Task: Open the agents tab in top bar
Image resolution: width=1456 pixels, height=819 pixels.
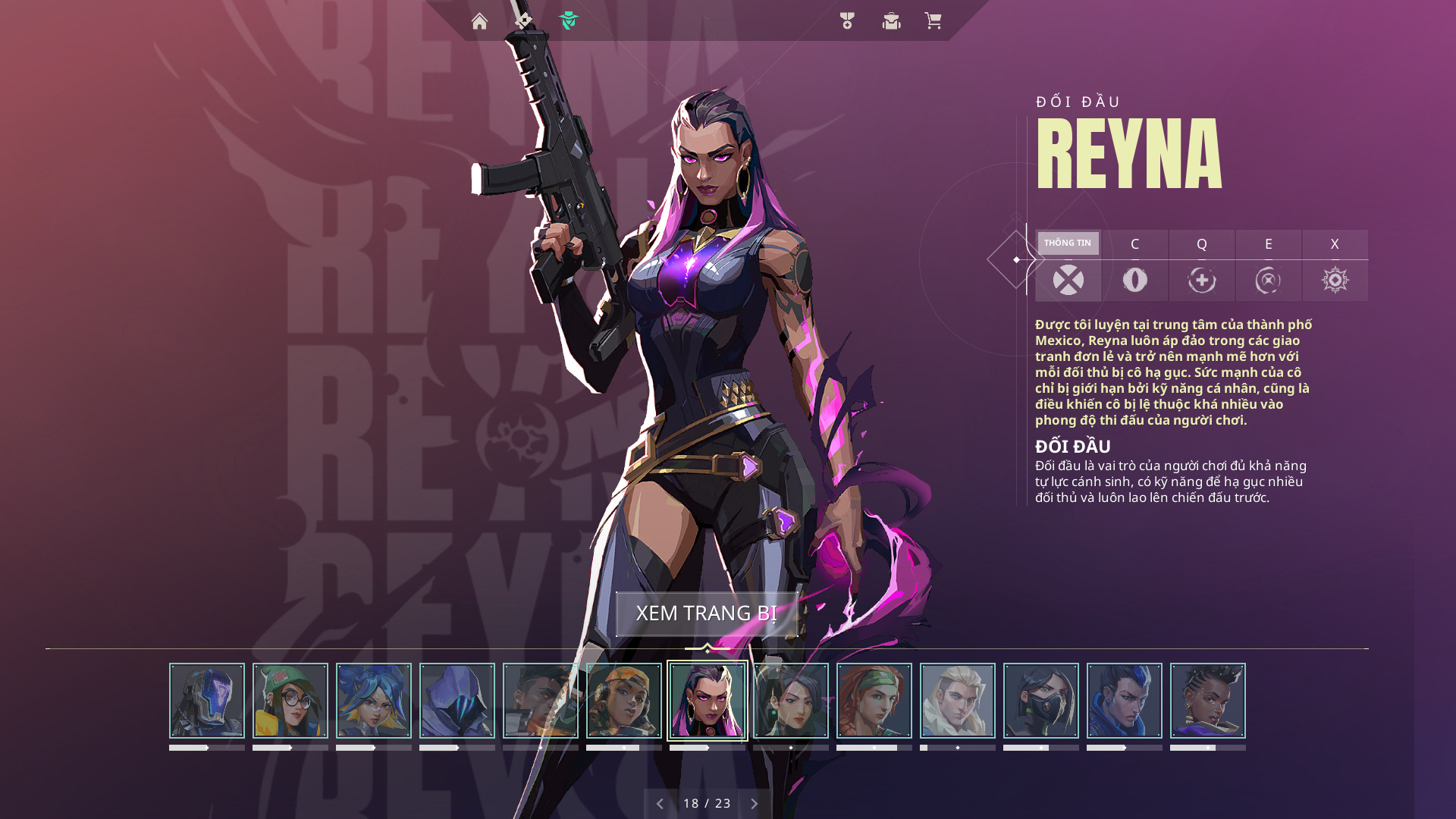Action: coord(569,21)
